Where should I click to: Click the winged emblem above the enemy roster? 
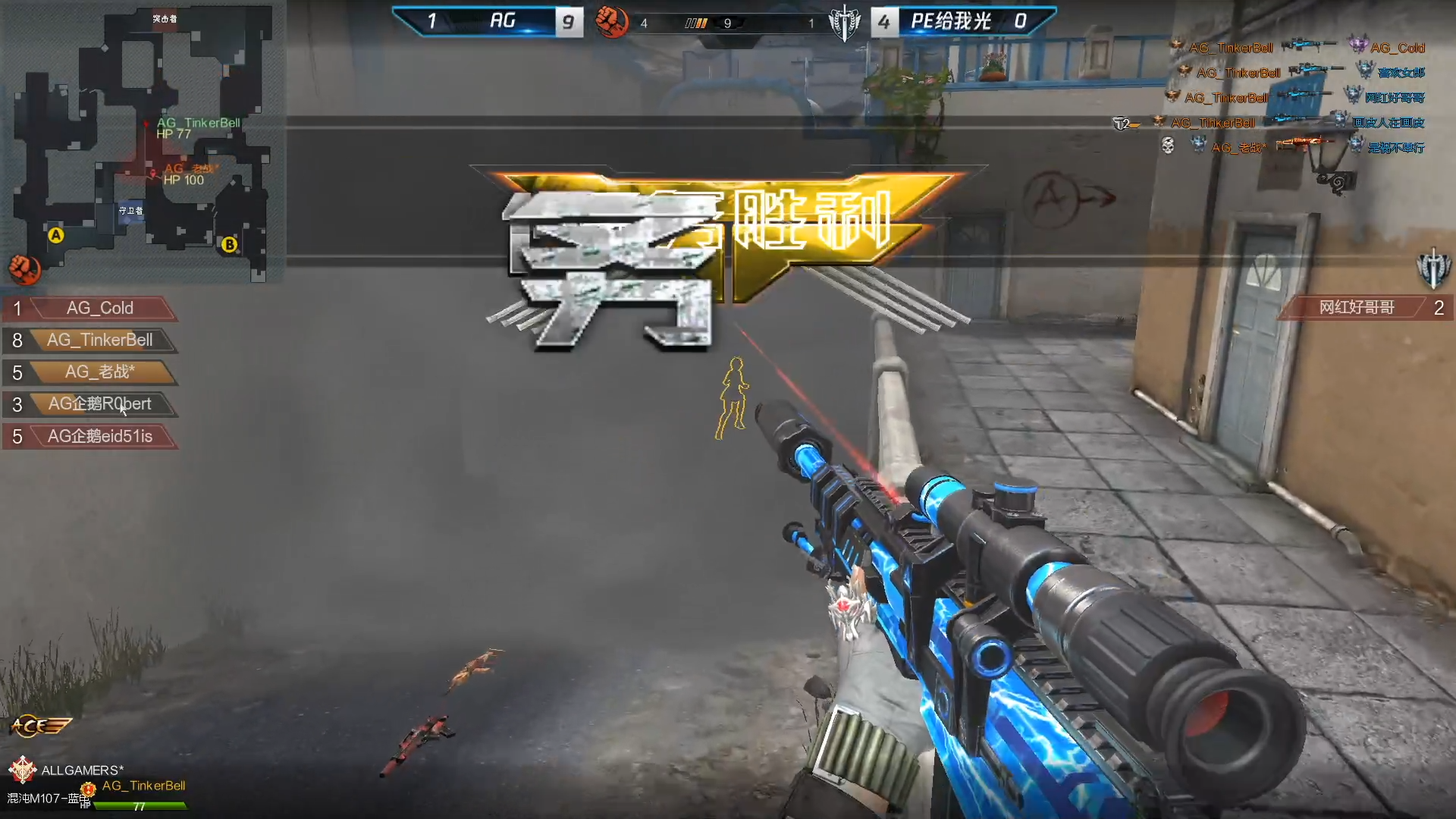coord(1432,268)
